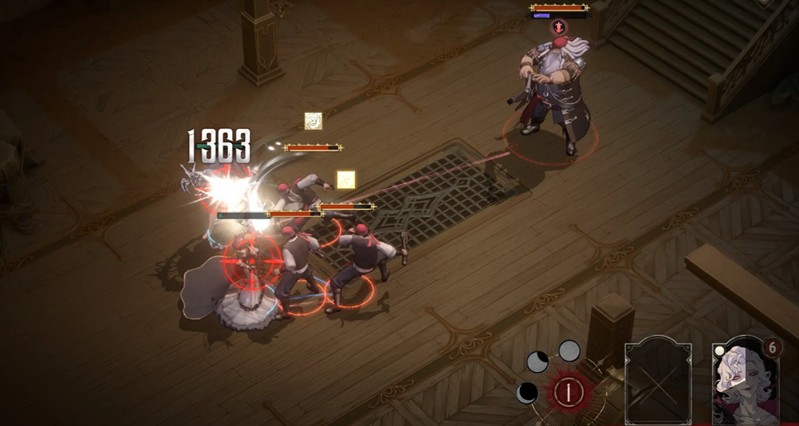
Task: Select the gibbous moon phase icon
Action: click(538, 361)
